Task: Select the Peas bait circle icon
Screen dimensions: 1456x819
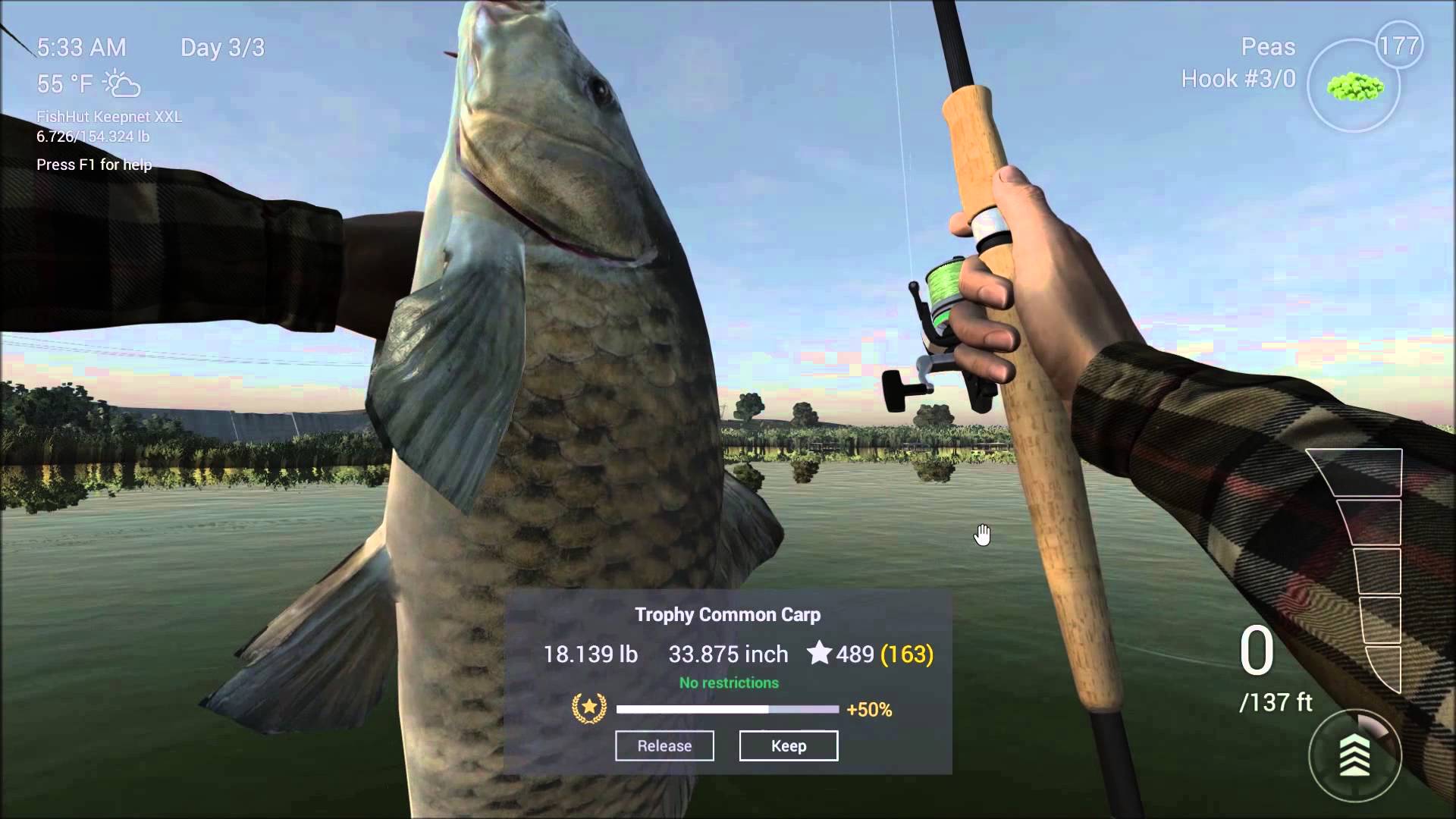Action: pos(1354,87)
